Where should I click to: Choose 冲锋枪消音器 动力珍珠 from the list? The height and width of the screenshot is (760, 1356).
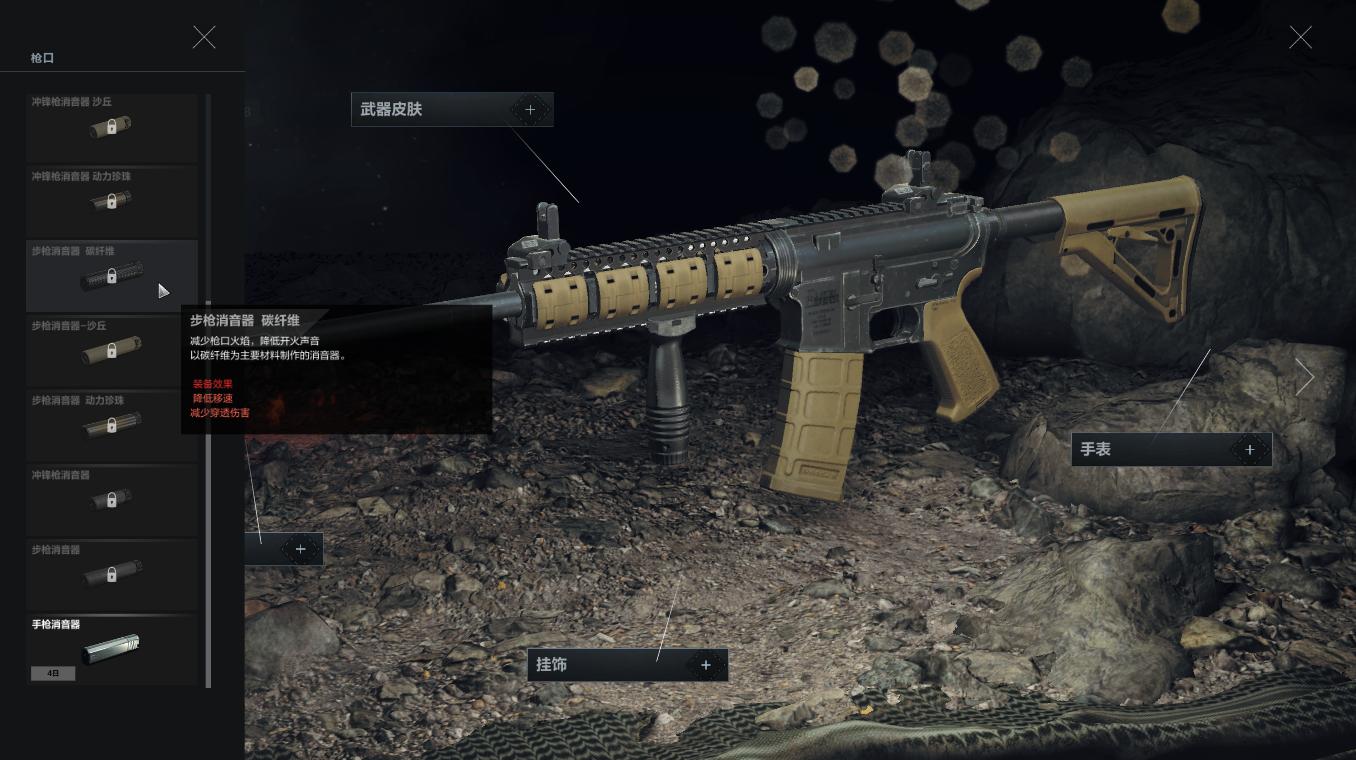111,202
